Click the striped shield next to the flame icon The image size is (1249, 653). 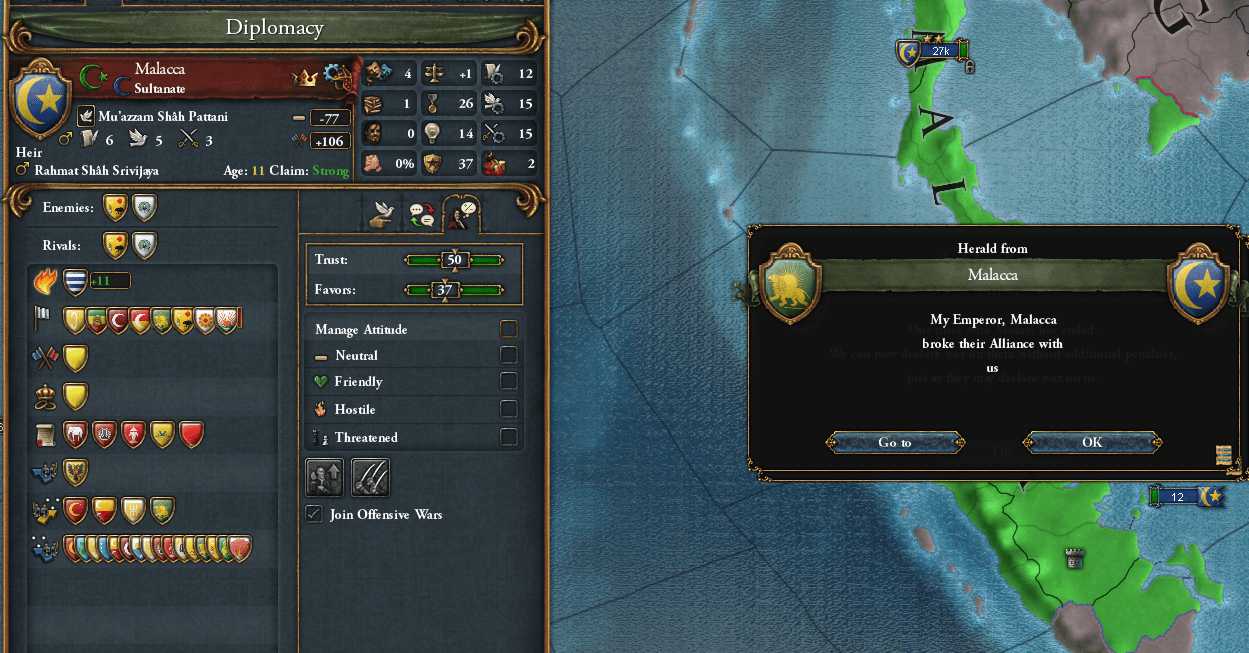75,282
